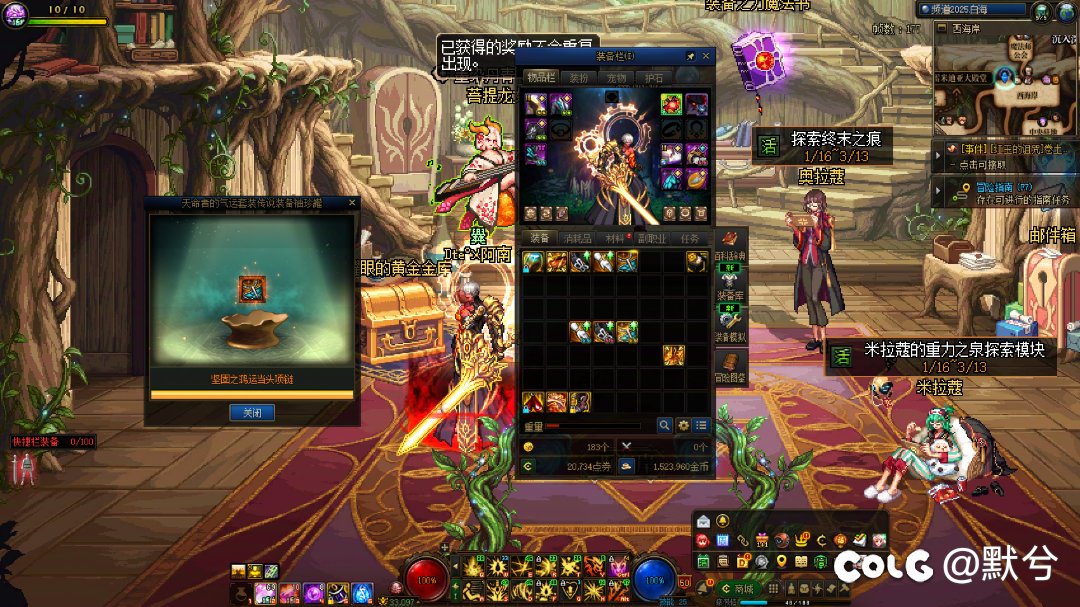Screen dimensions: 1080x607
Task: Switch to the 装扮 tab
Action: 579,78
